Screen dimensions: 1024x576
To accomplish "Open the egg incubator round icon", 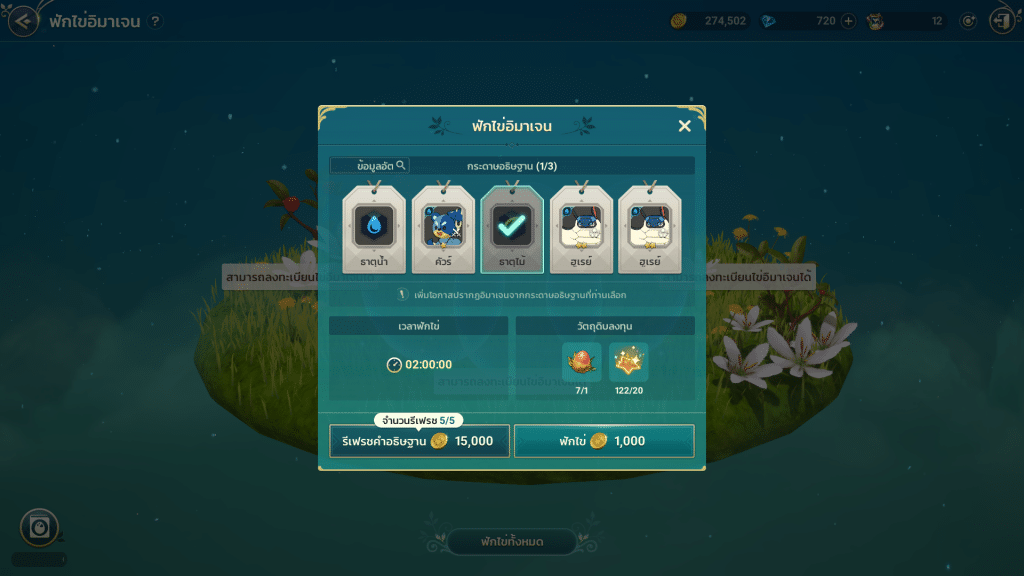I will click(39, 527).
